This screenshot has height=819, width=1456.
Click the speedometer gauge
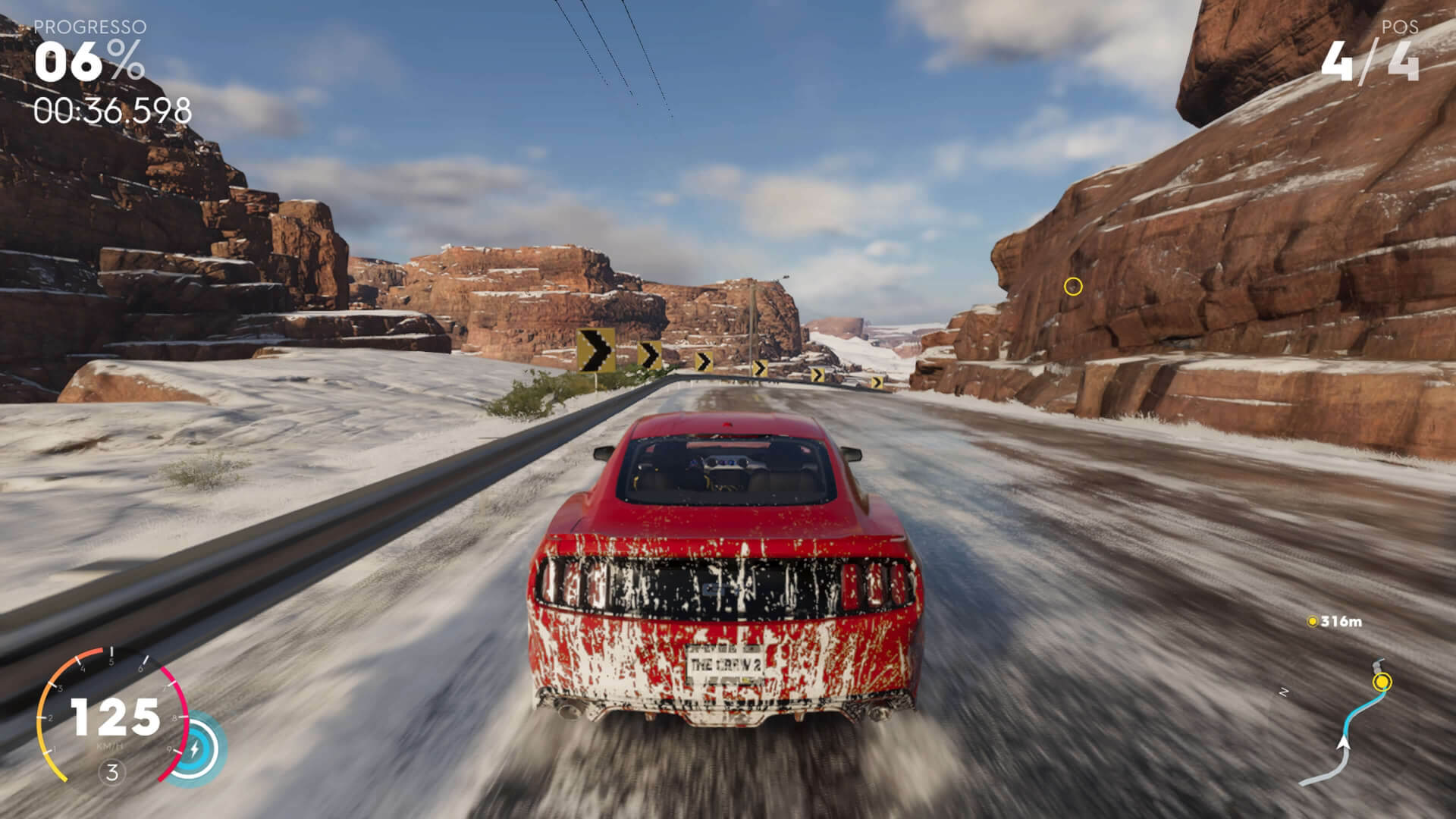pos(112,717)
